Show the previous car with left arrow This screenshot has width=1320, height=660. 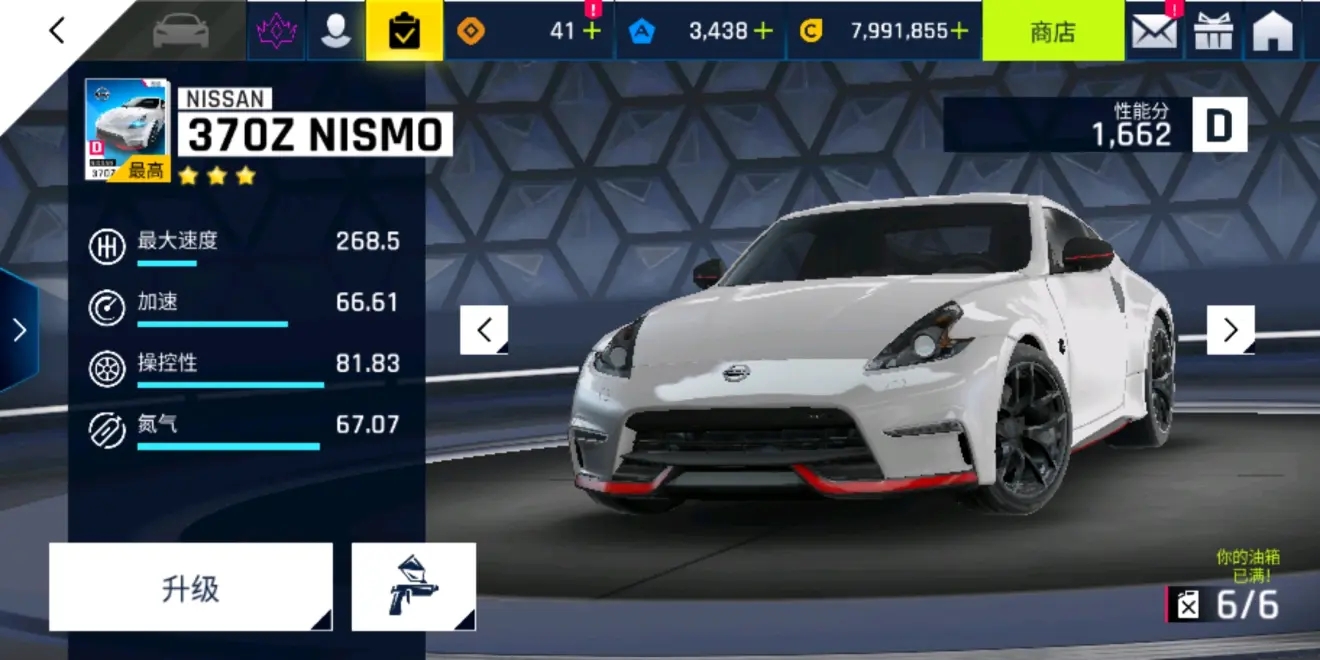pos(484,330)
